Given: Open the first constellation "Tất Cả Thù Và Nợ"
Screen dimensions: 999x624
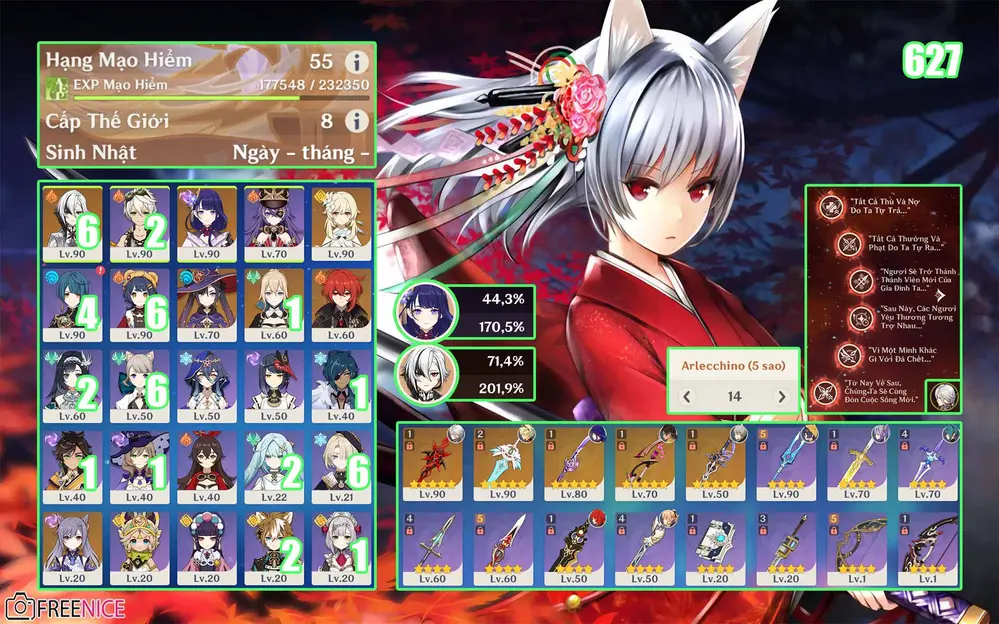Looking at the screenshot, I should click(828, 207).
